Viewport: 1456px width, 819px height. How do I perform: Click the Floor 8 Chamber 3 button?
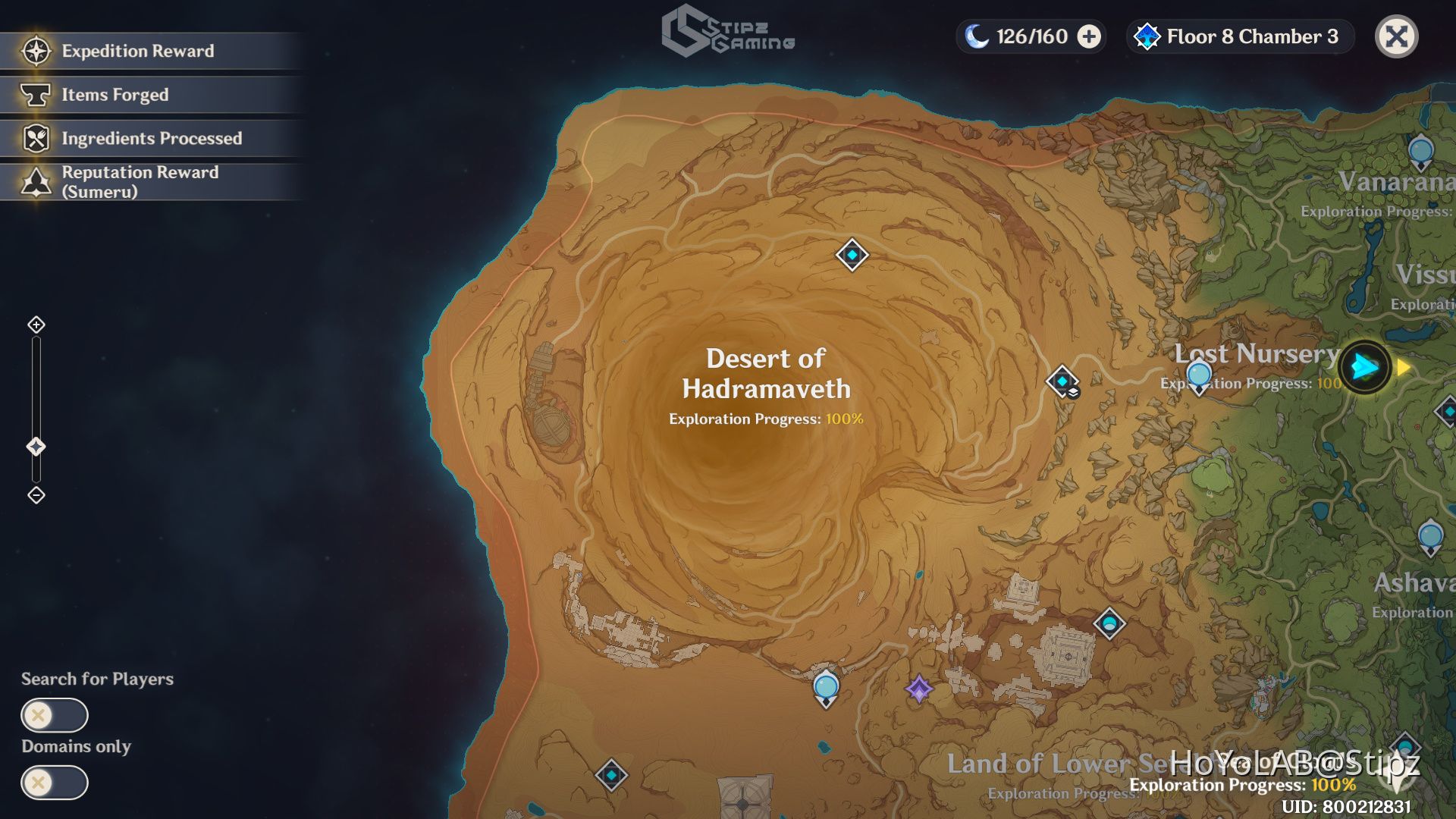(x=1239, y=36)
